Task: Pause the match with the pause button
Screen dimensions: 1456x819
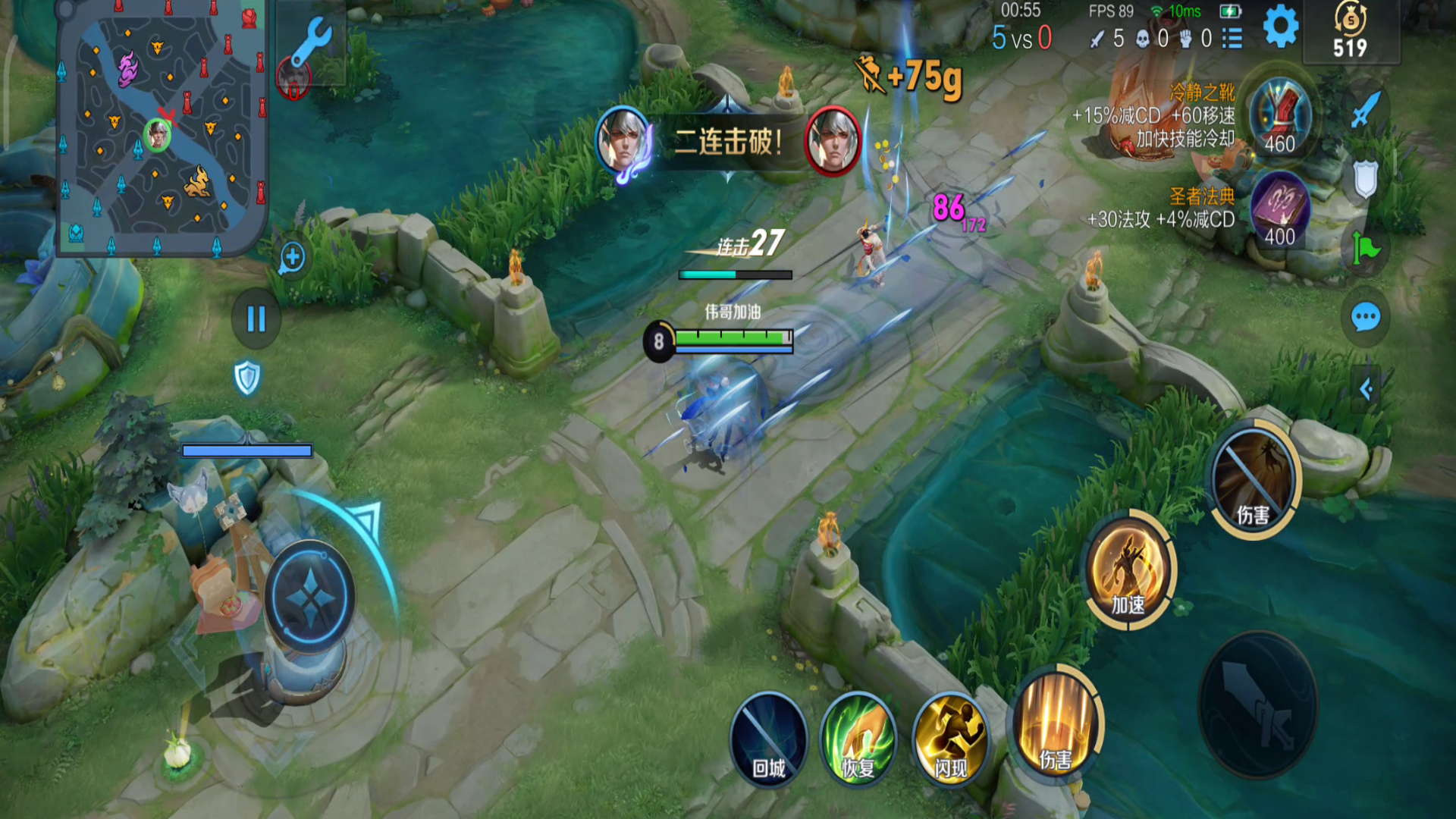Action: [x=256, y=319]
